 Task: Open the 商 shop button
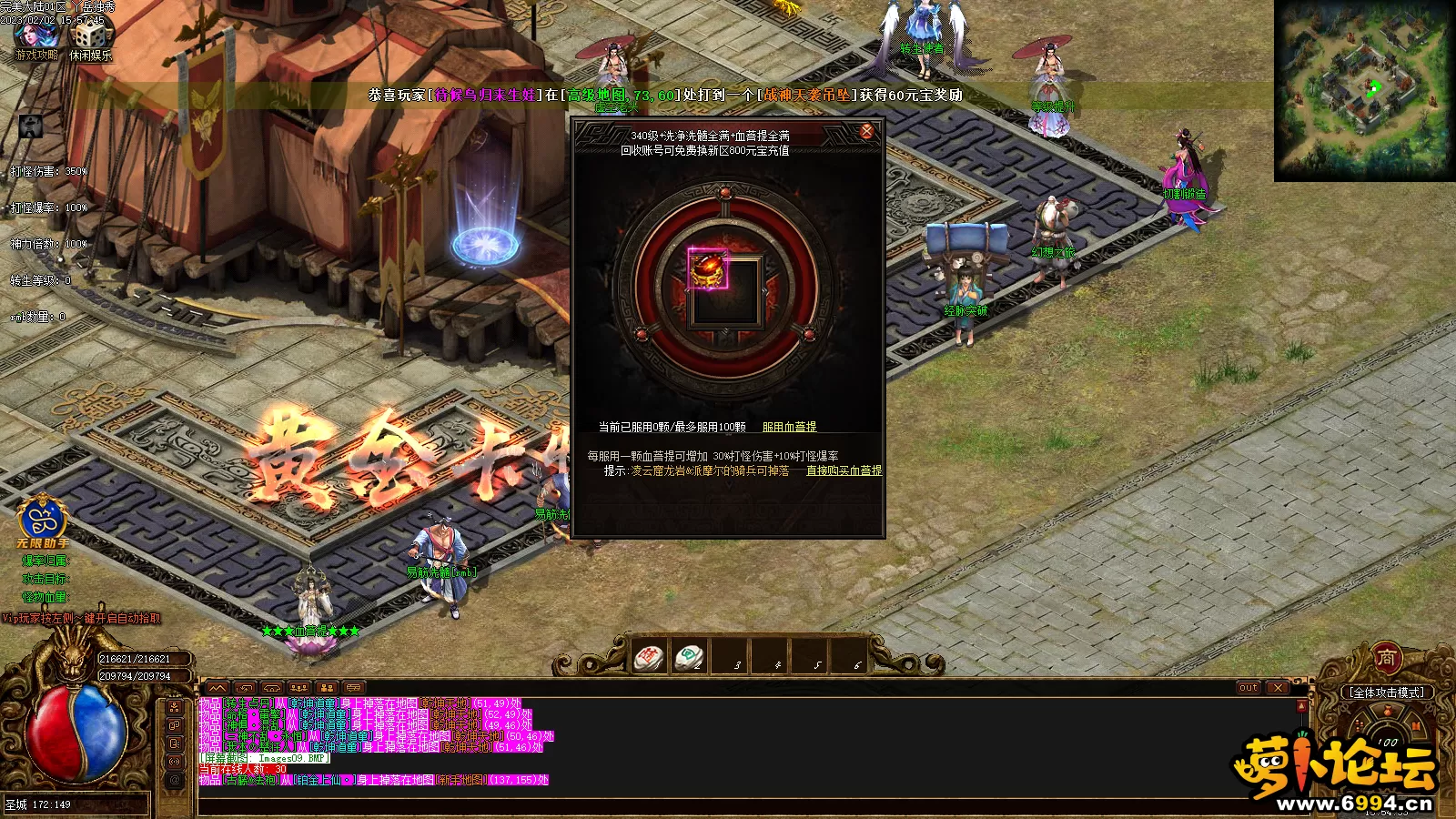point(1386,657)
